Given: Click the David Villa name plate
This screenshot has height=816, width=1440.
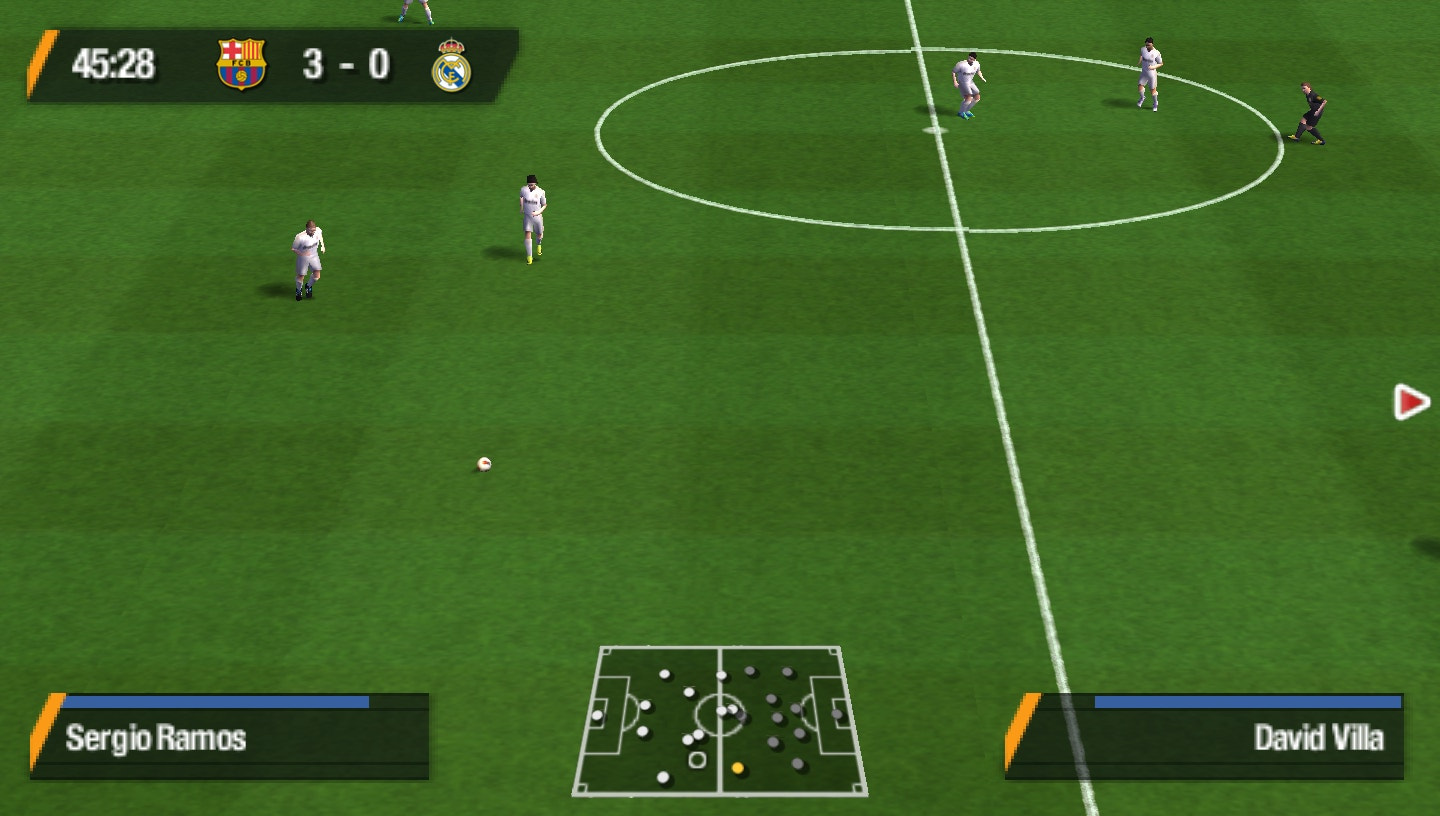Looking at the screenshot, I should click(x=1318, y=740).
